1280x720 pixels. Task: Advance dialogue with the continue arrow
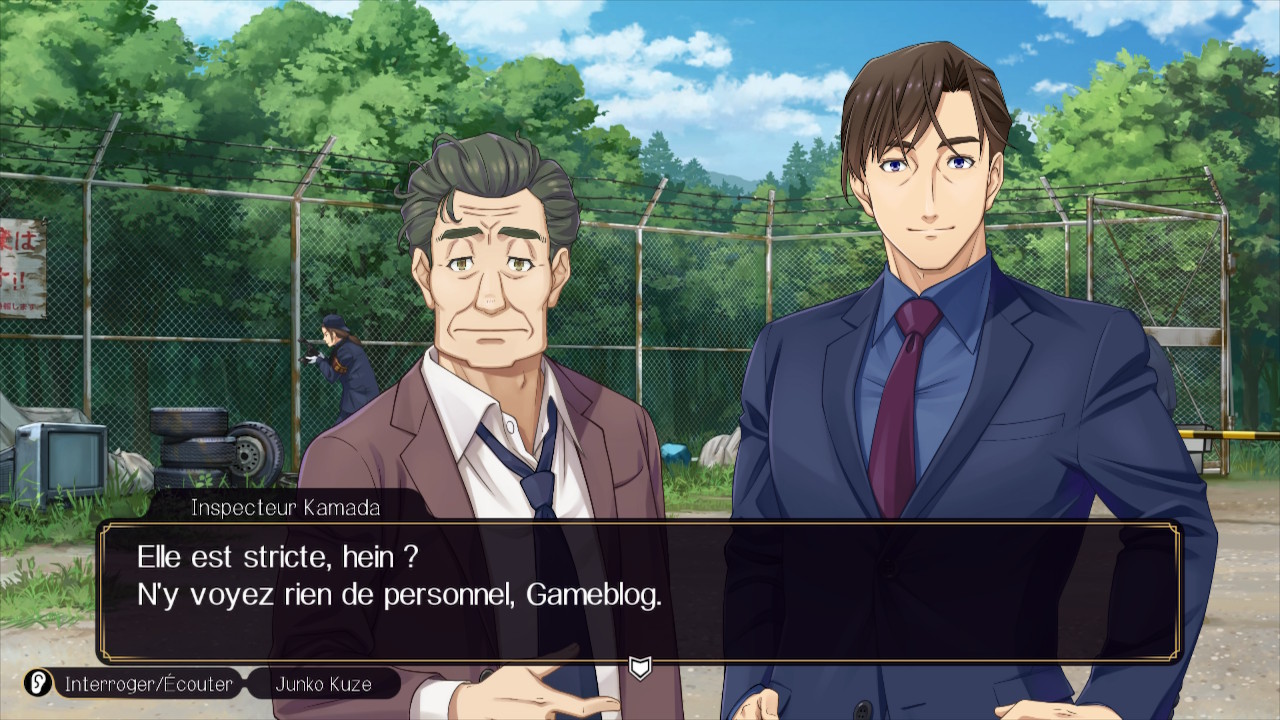(640, 667)
